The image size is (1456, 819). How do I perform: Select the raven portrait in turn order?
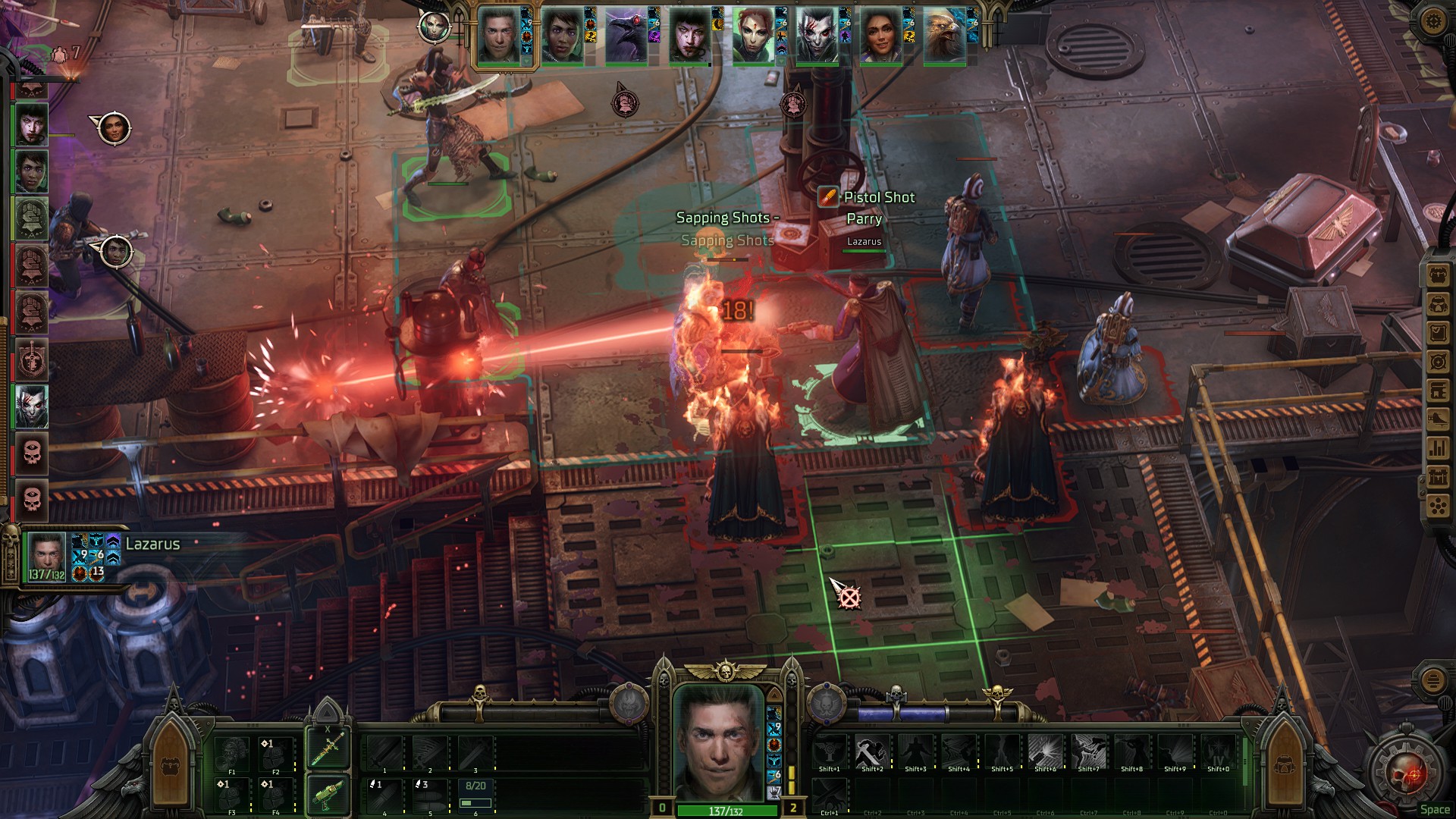tap(626, 36)
